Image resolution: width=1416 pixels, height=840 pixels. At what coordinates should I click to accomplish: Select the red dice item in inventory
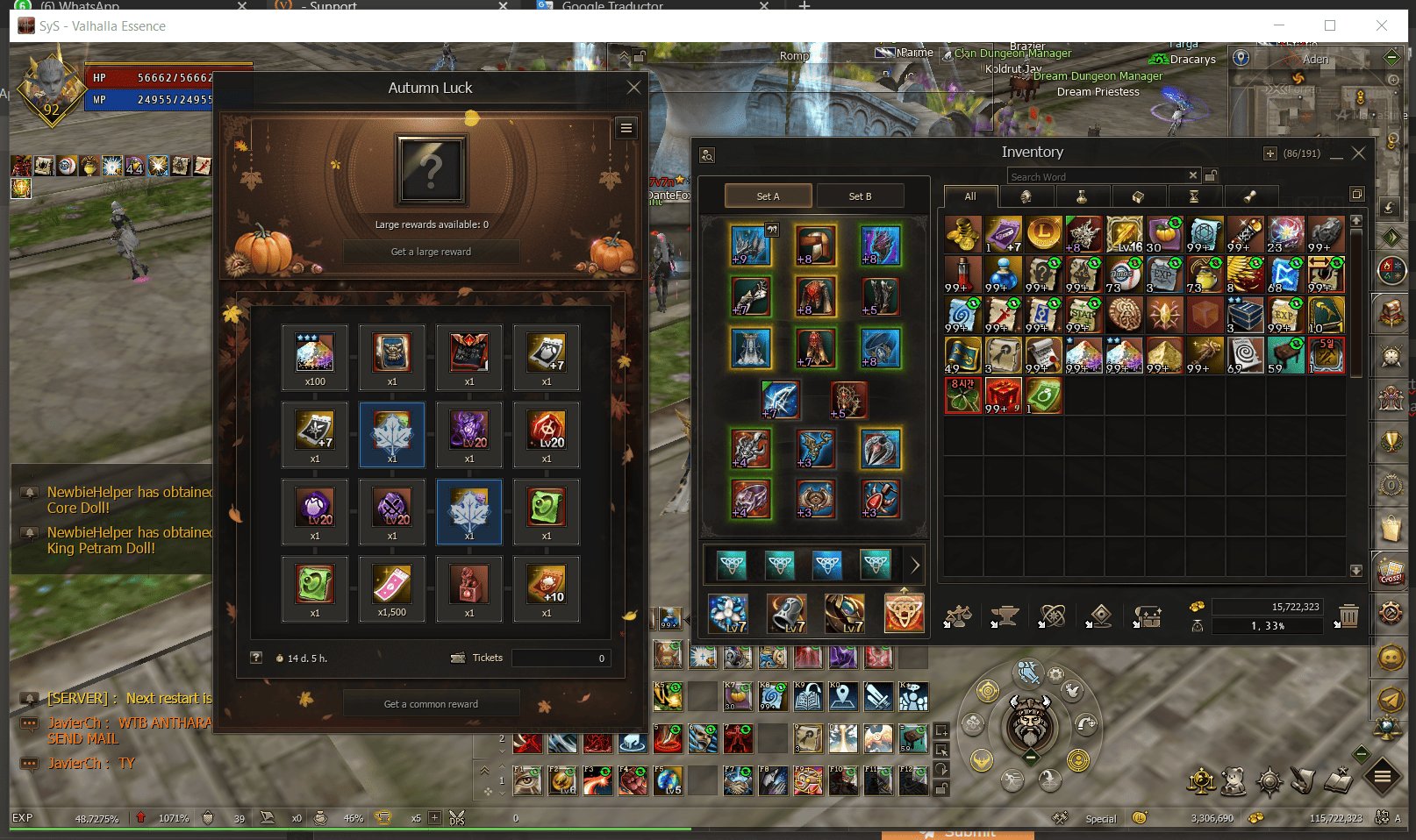pos(1003,395)
